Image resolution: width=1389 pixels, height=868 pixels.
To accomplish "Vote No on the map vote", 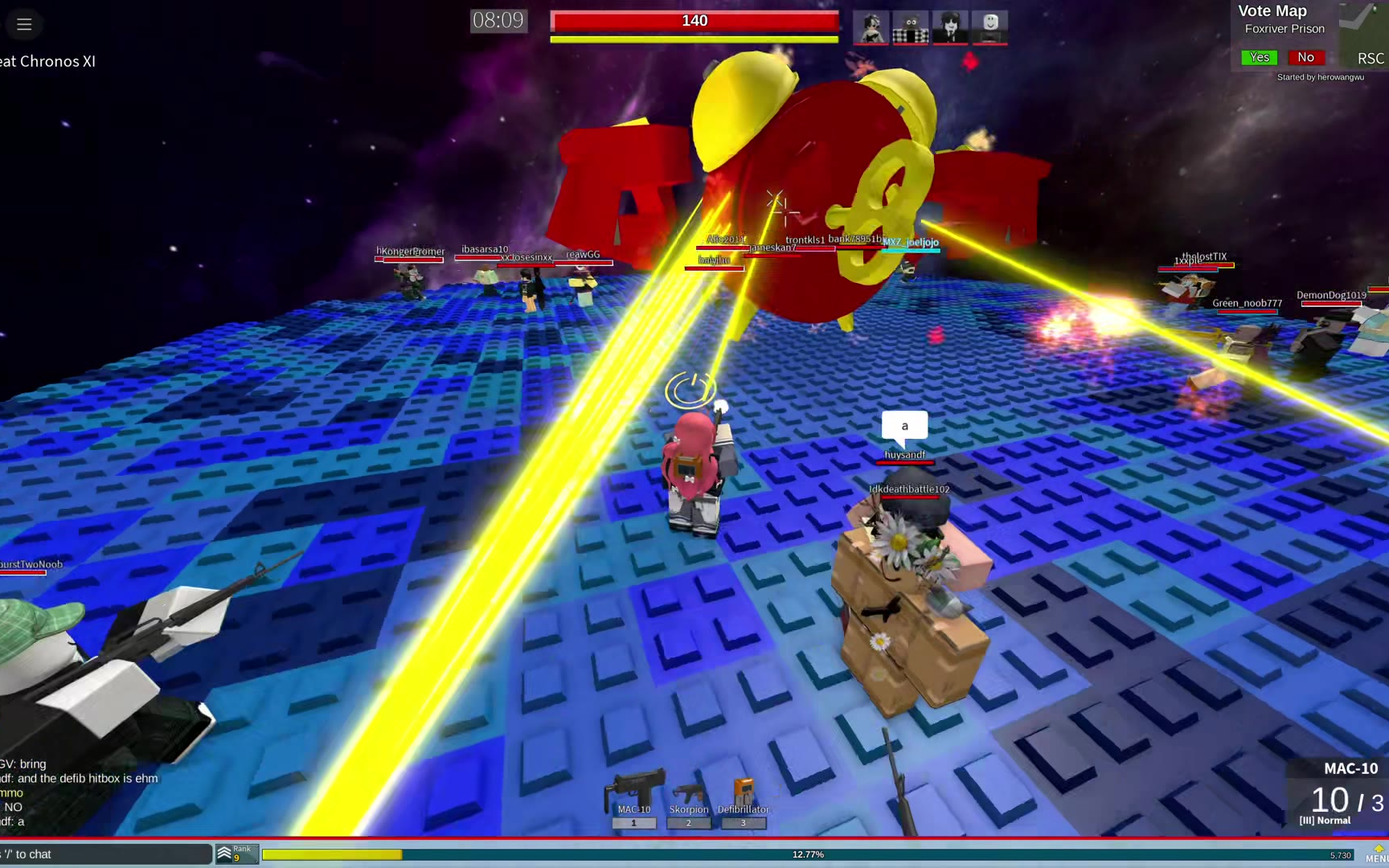I will click(x=1305, y=57).
